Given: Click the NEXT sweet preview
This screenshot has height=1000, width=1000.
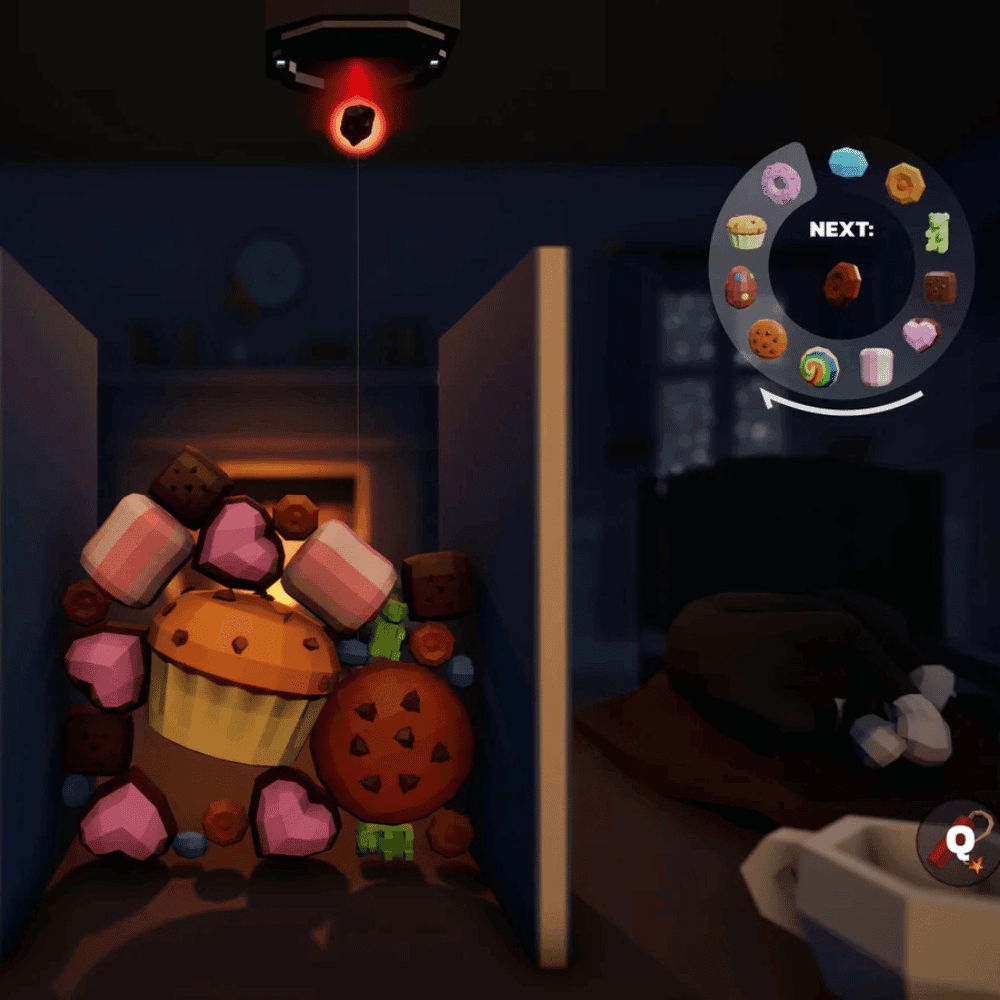Looking at the screenshot, I should 842,283.
